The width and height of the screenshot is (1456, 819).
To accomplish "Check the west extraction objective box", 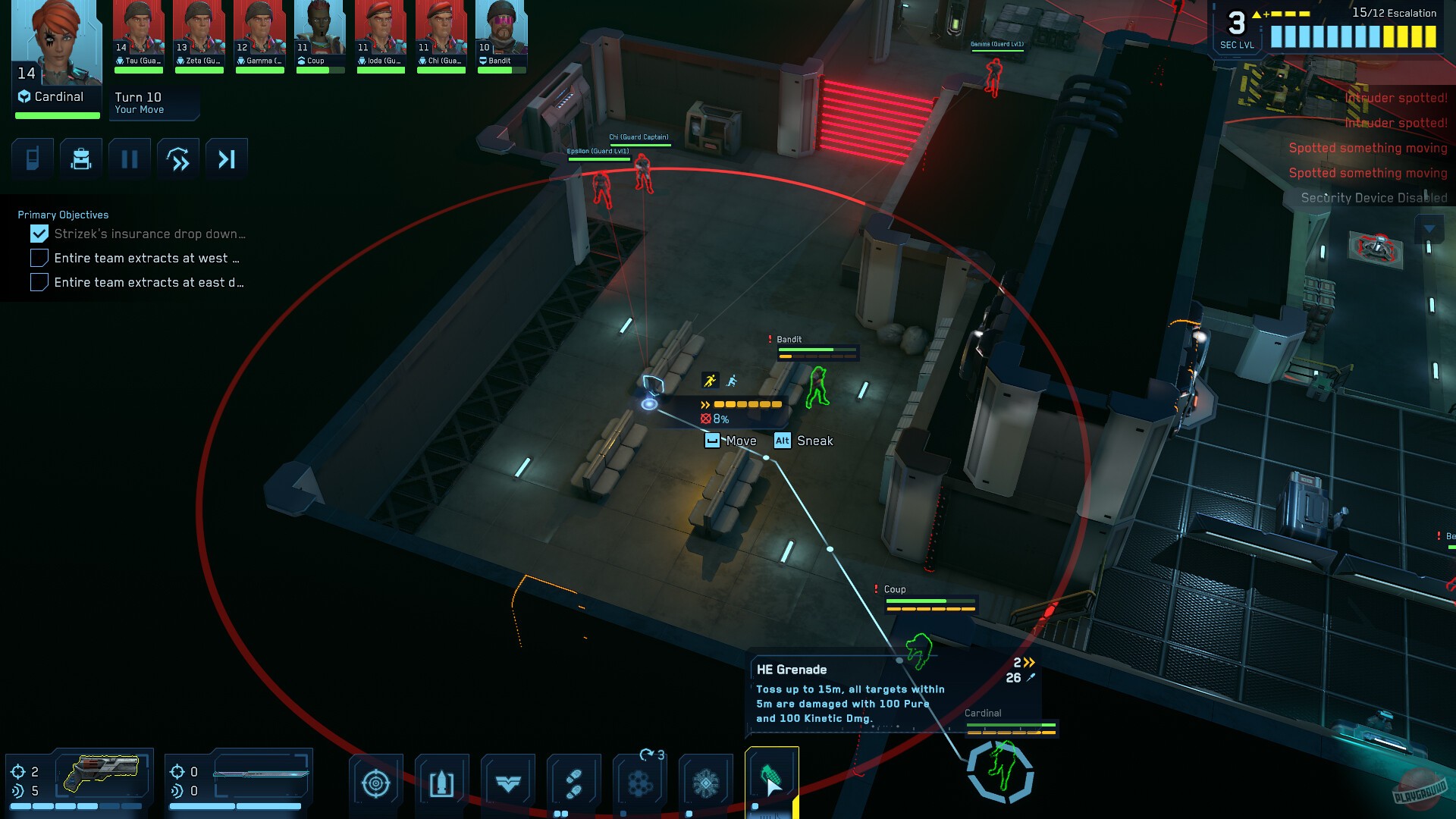I will [39, 258].
